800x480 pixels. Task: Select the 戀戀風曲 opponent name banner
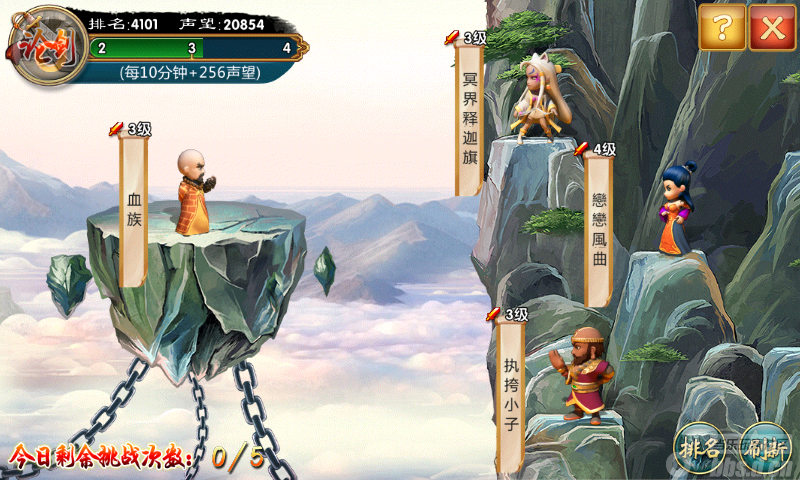[599, 230]
